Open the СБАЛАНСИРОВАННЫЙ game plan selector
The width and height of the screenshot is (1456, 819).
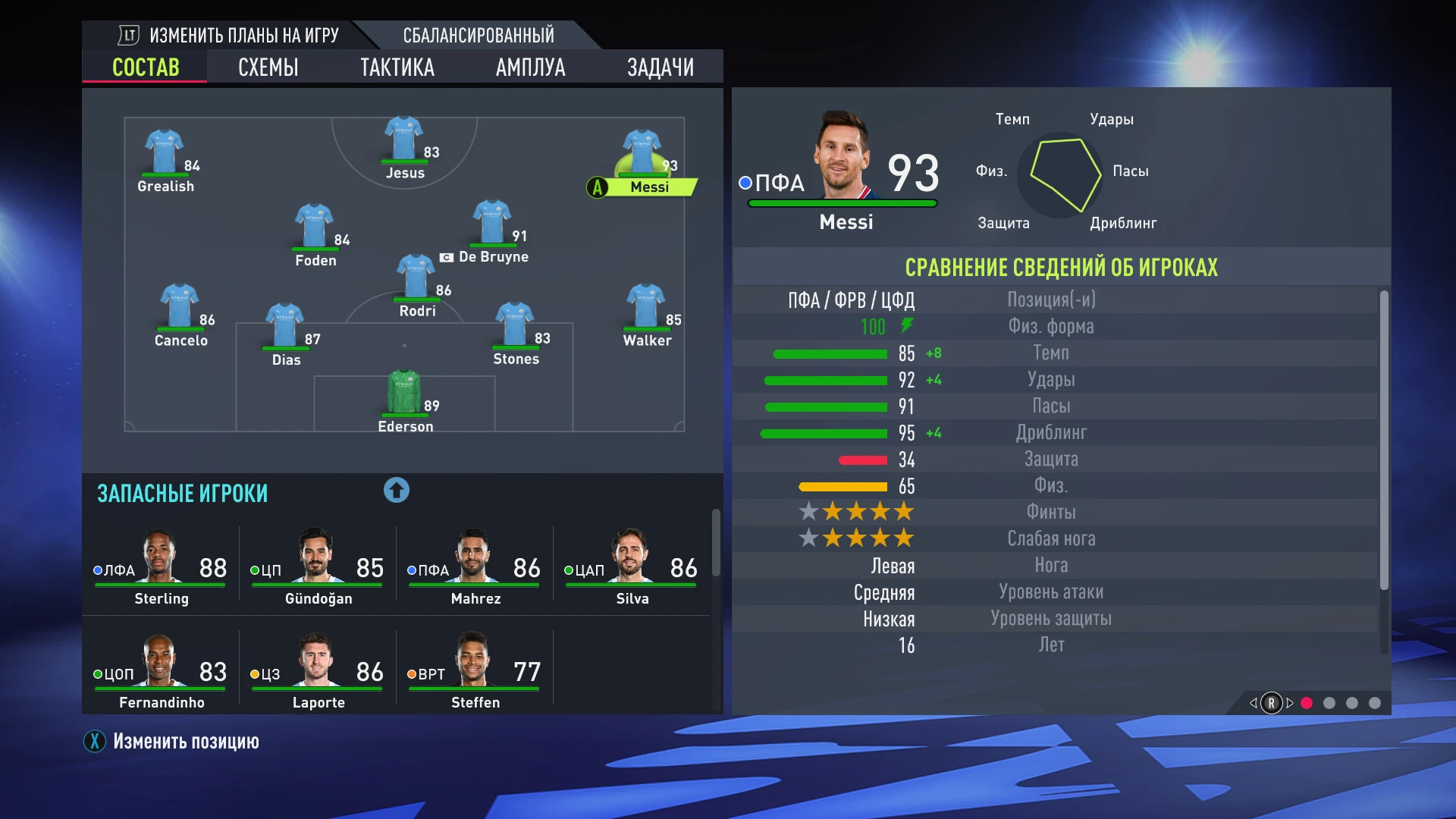tap(479, 34)
